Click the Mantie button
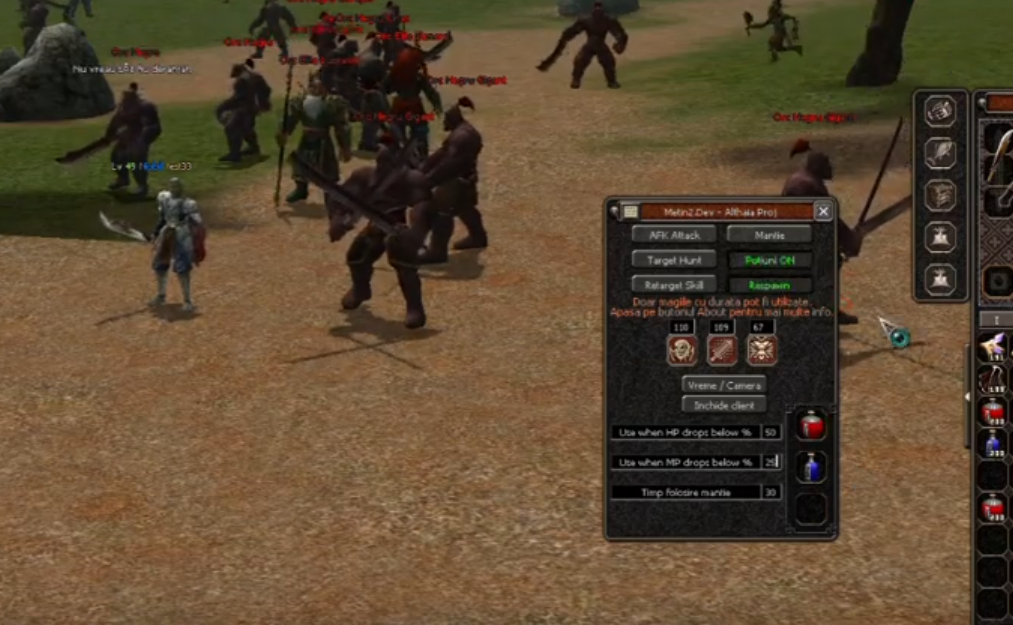1013x625 pixels. (x=769, y=235)
